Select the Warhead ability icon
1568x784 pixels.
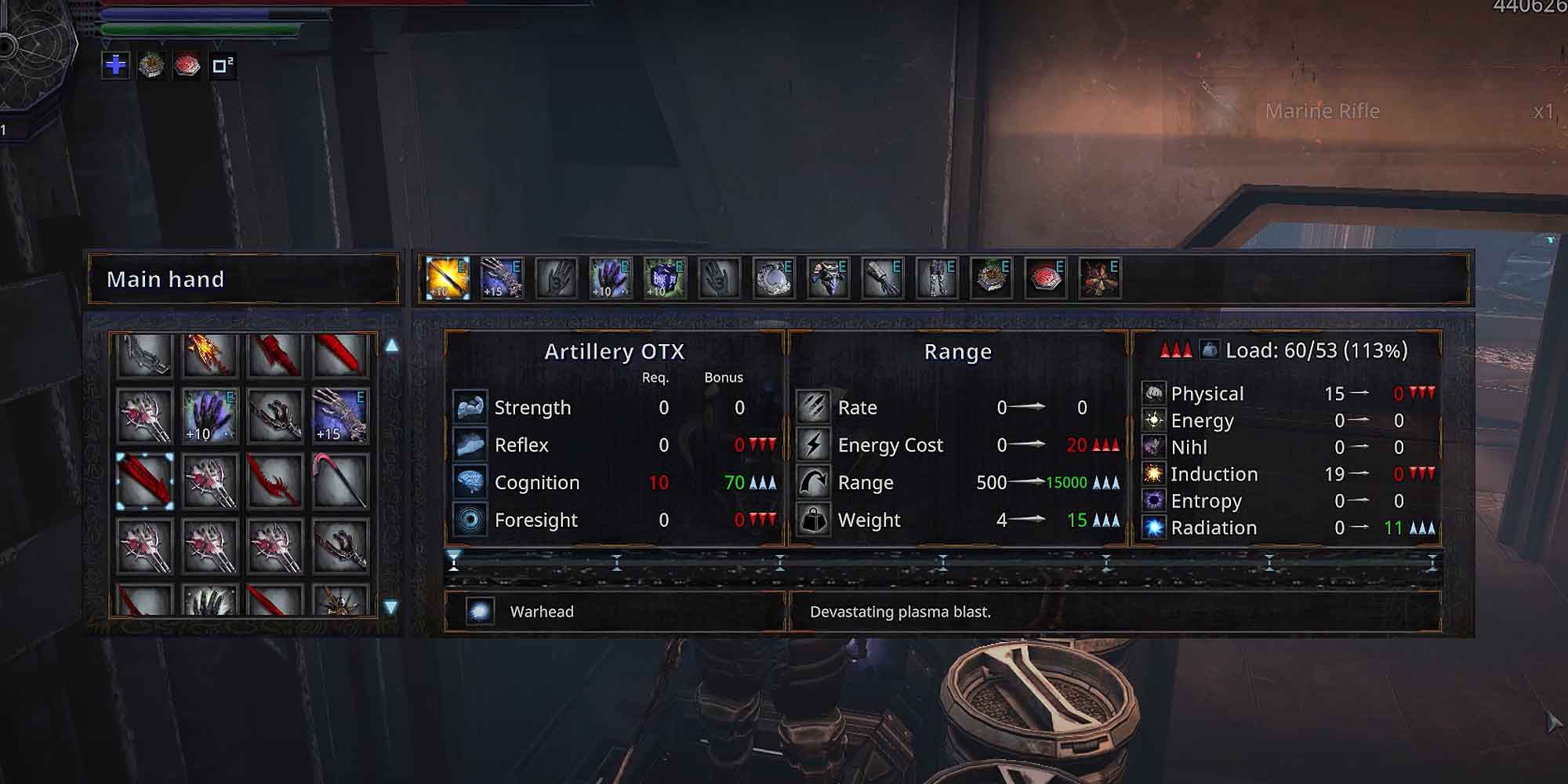pyautogui.click(x=480, y=611)
